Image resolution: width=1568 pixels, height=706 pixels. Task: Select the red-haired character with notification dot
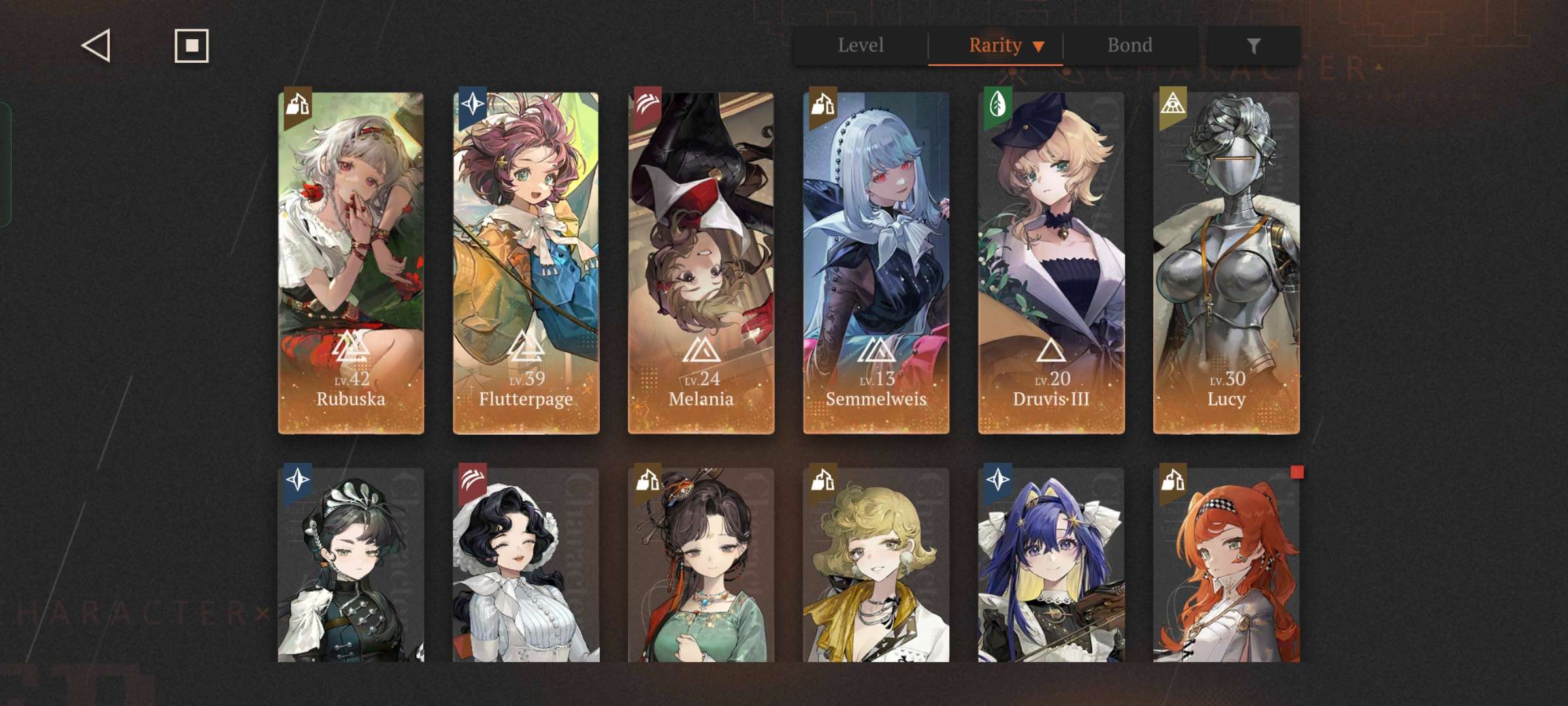(x=1226, y=565)
